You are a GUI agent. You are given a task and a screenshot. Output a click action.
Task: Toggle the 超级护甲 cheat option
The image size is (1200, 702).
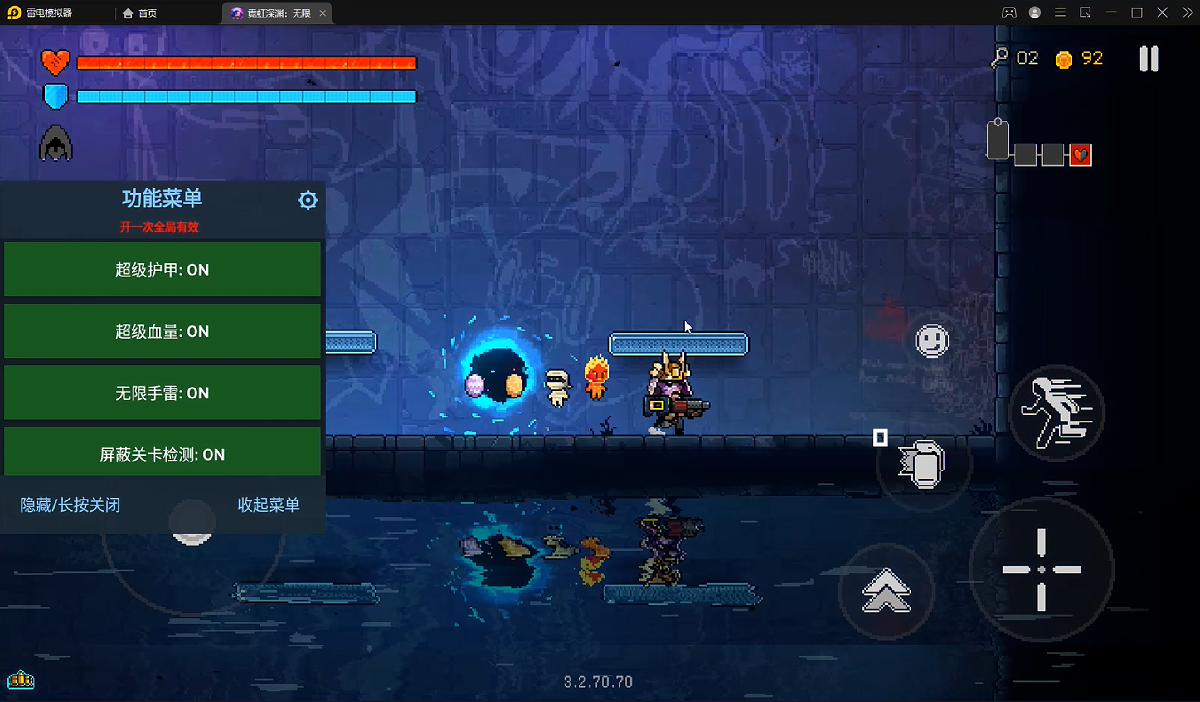[162, 270]
